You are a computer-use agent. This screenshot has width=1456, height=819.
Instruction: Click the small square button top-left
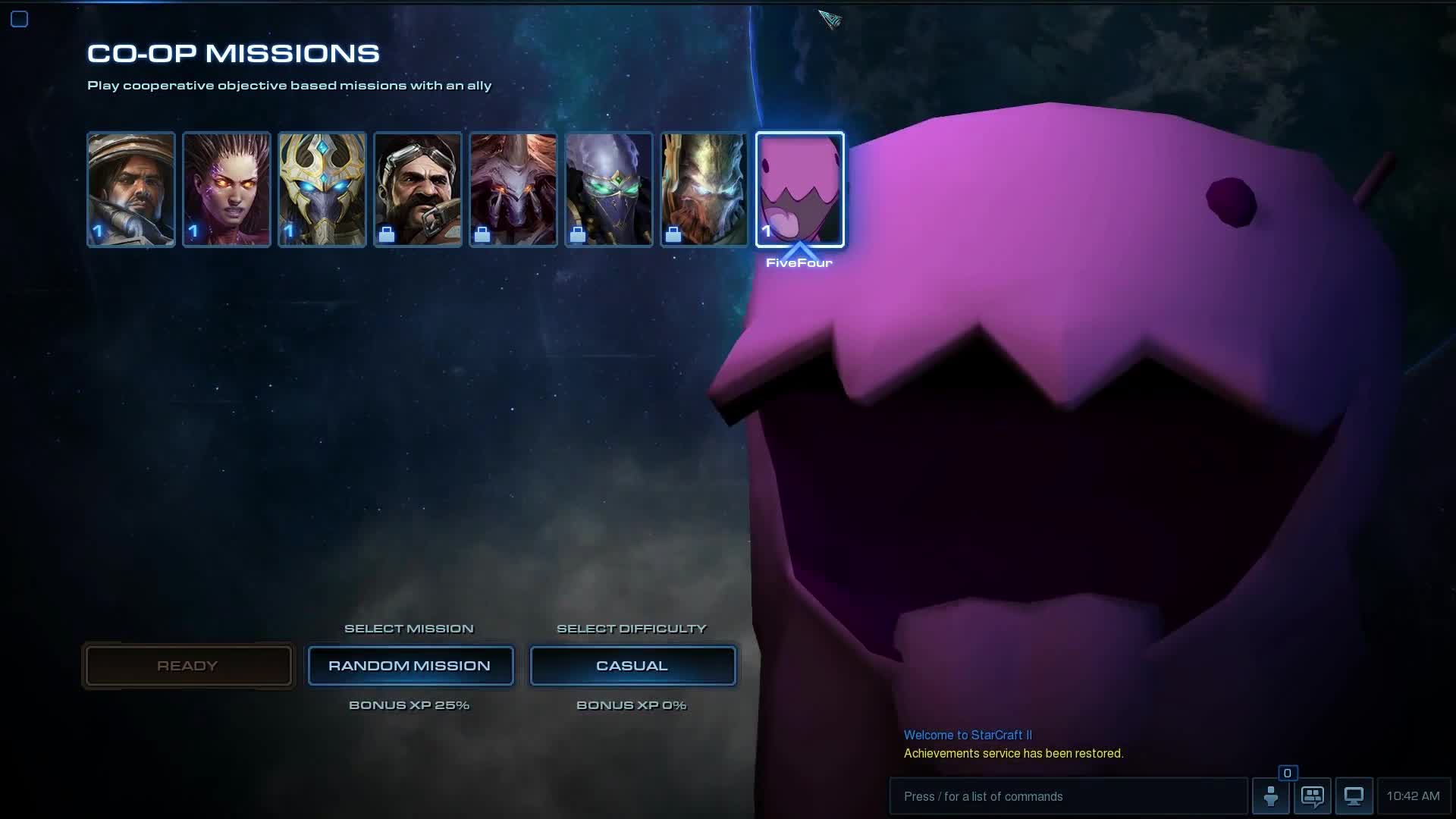tap(20, 19)
